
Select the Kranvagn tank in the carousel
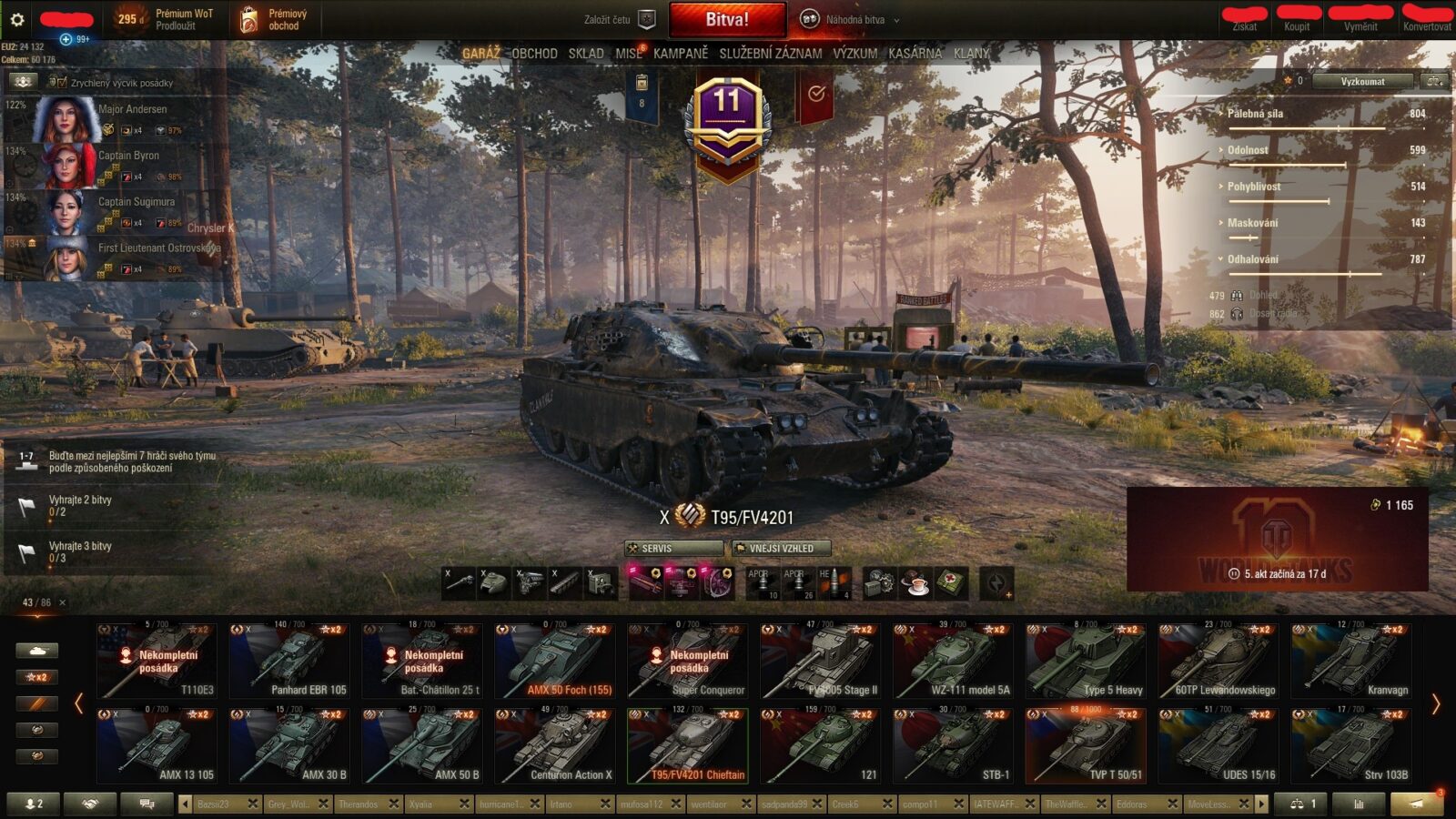[1351, 662]
